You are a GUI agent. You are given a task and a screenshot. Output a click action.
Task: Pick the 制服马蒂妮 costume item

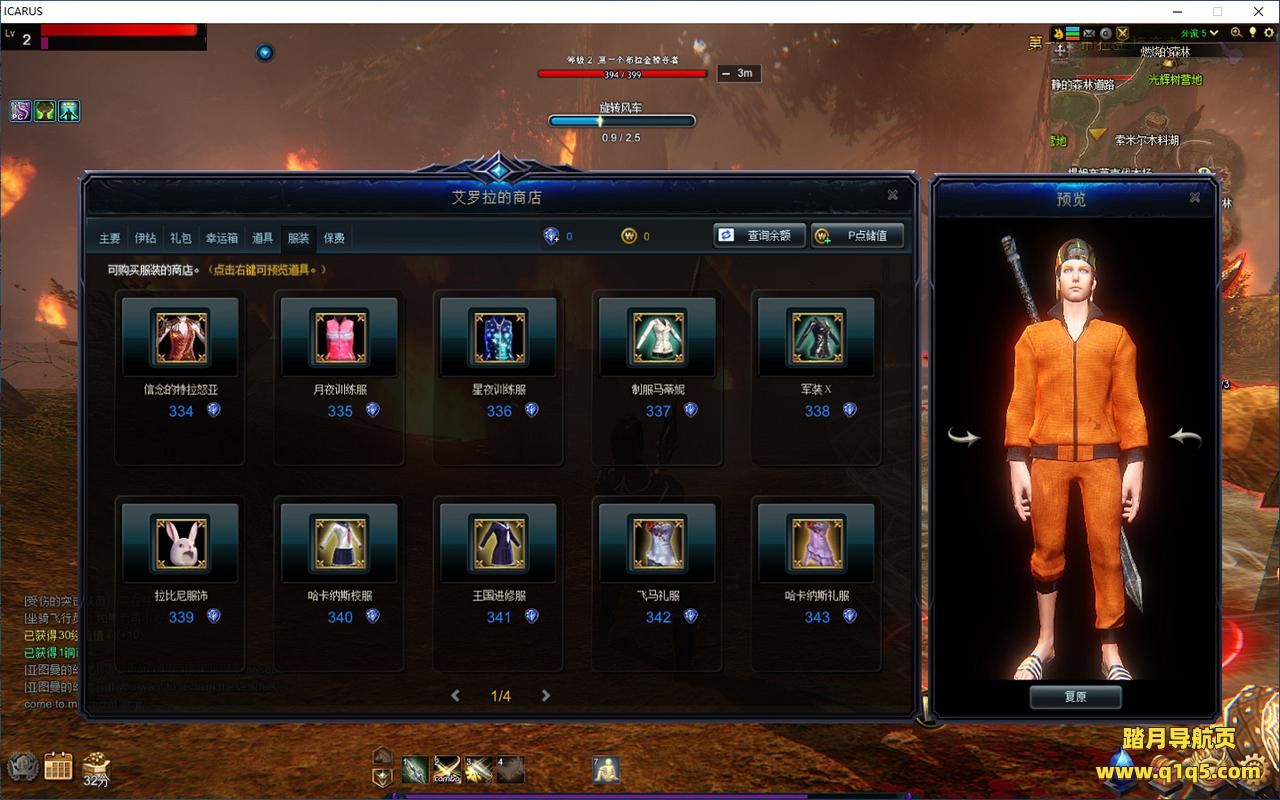658,337
